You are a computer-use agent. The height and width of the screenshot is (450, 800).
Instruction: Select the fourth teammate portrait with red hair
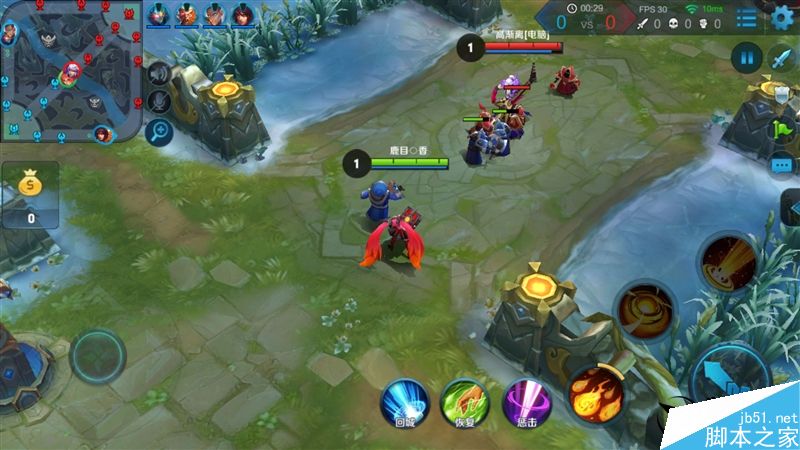coord(243,15)
